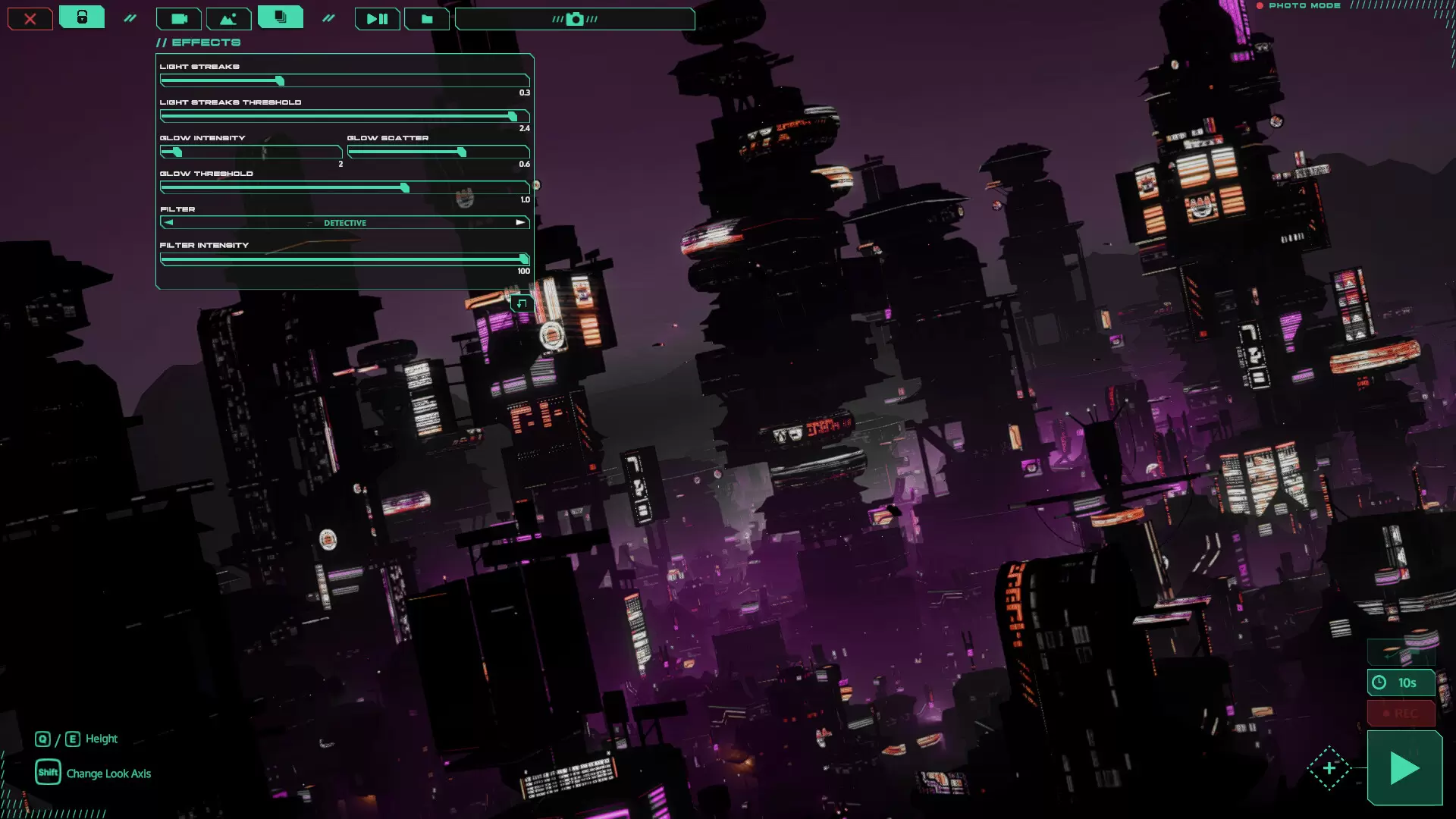Adjust the Filter Intensity slider
This screenshot has width=1456, height=819.
click(x=523, y=259)
